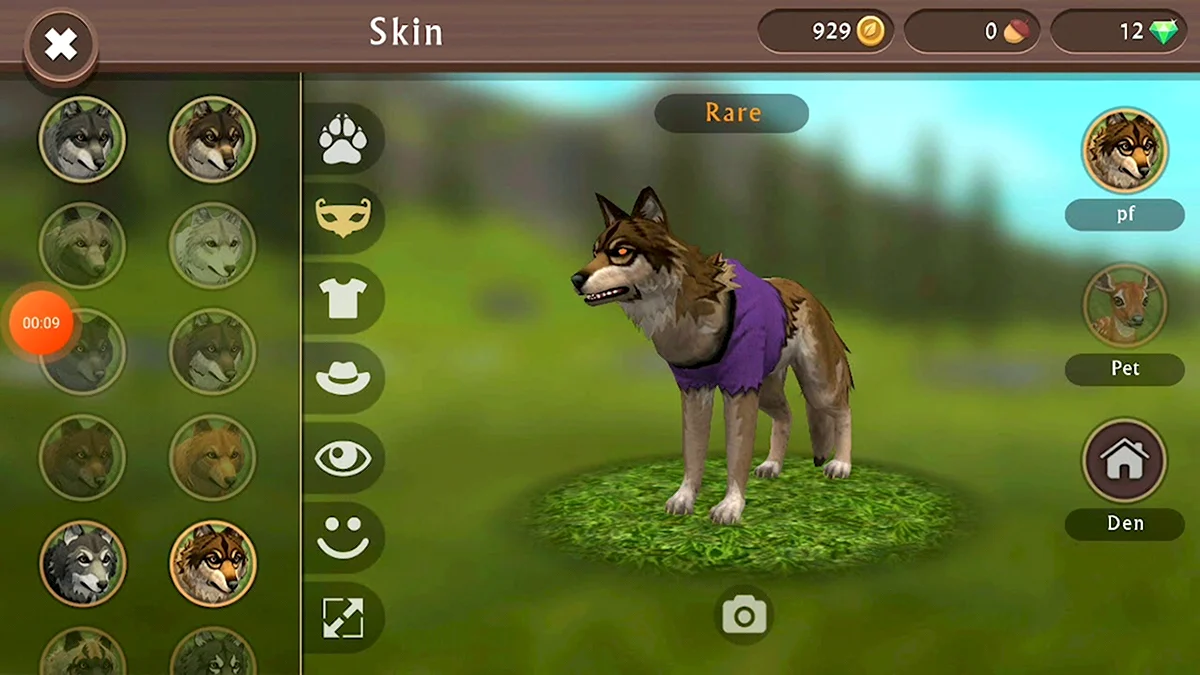Take a photo with the camera button
Screen dimensions: 1200x675
(x=745, y=616)
